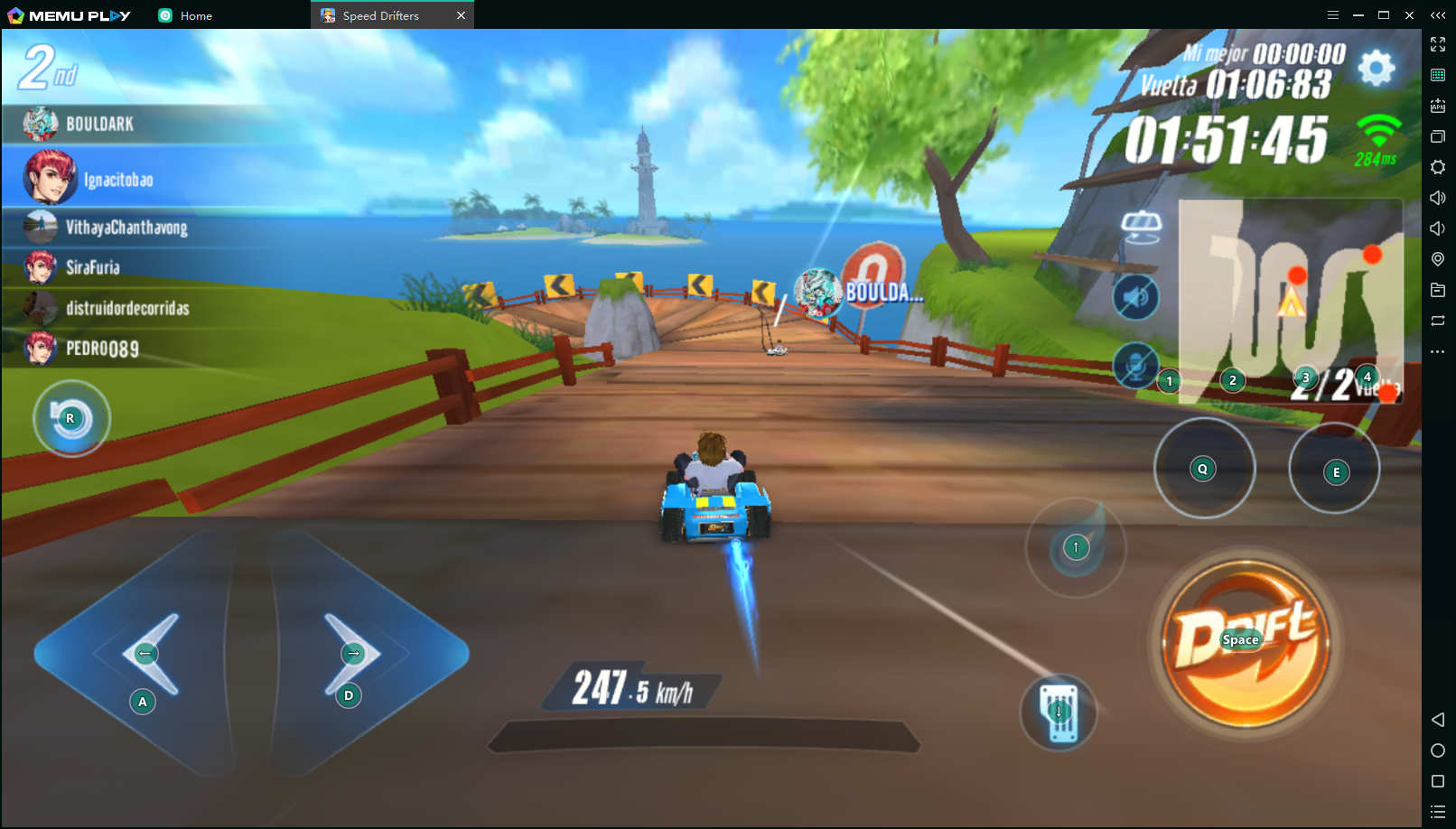
Task: Open the hamburger menu in title bar
Action: click(1334, 14)
